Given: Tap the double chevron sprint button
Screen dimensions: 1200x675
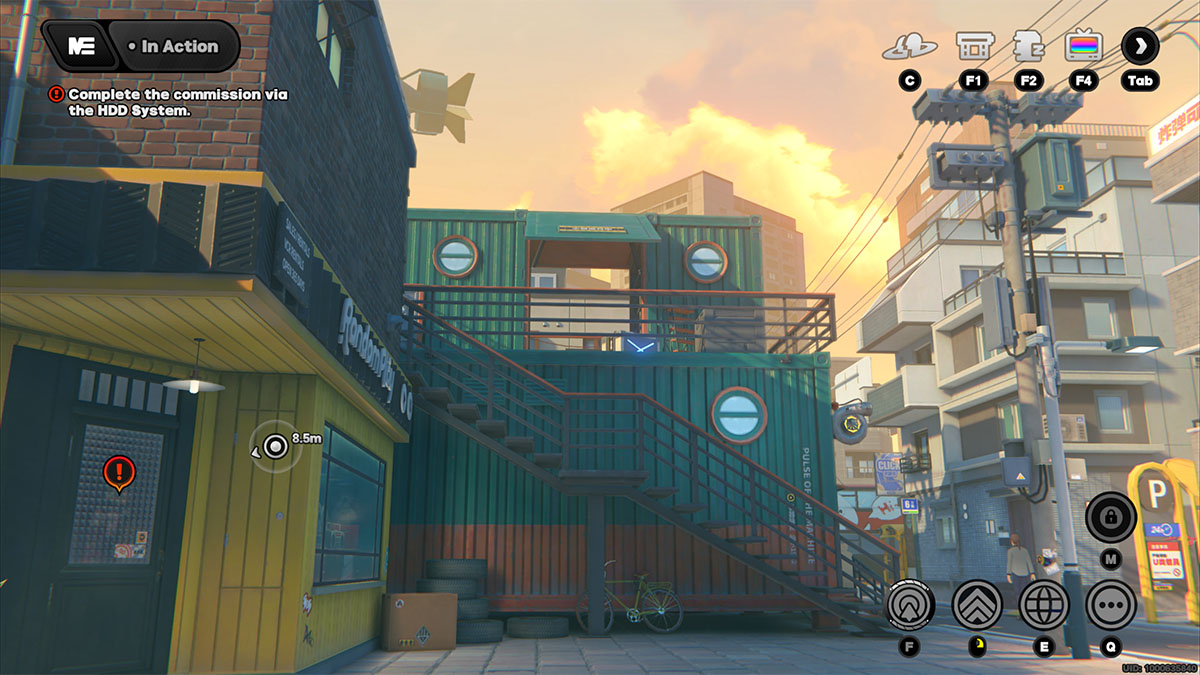Looking at the screenshot, I should tap(976, 604).
